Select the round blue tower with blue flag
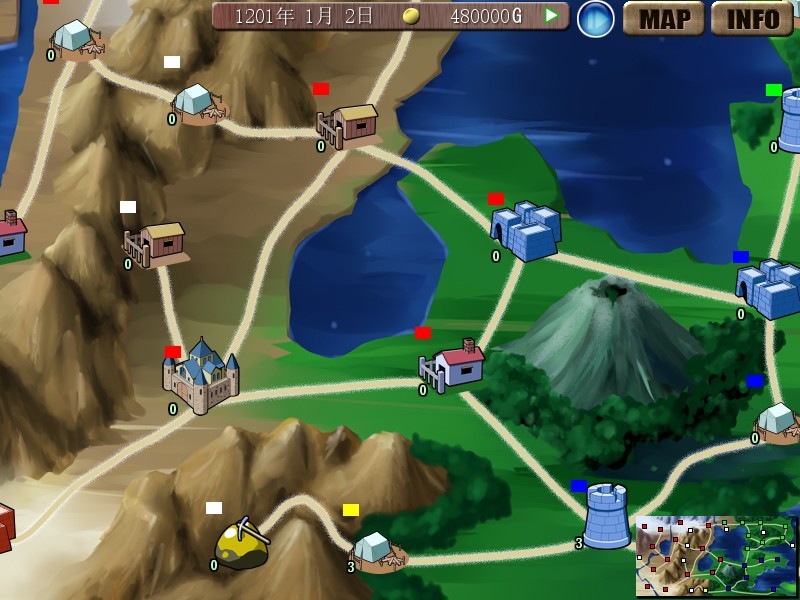 [x=606, y=517]
